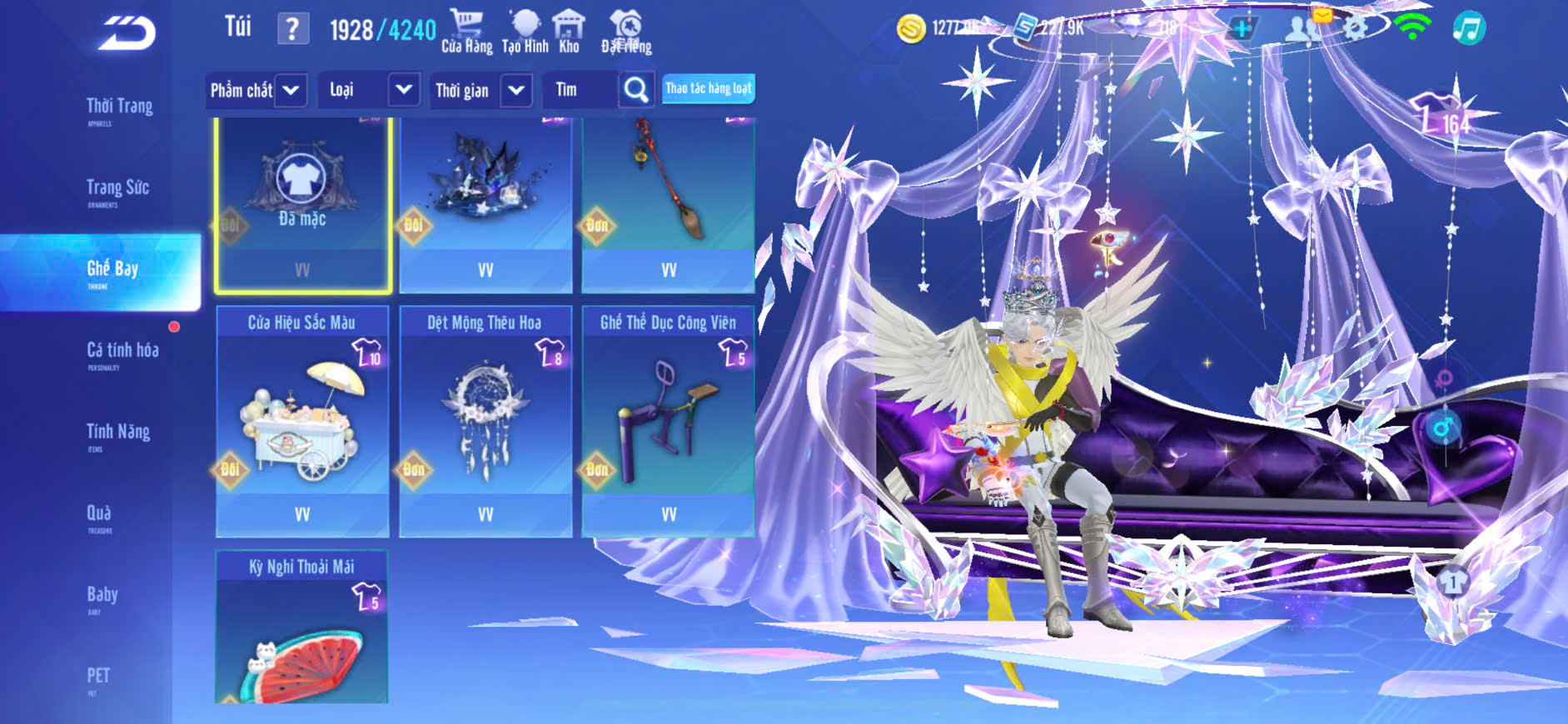This screenshot has width=1568, height=724.
Task: Activate Thao tác hàng loạt button
Action: point(709,89)
